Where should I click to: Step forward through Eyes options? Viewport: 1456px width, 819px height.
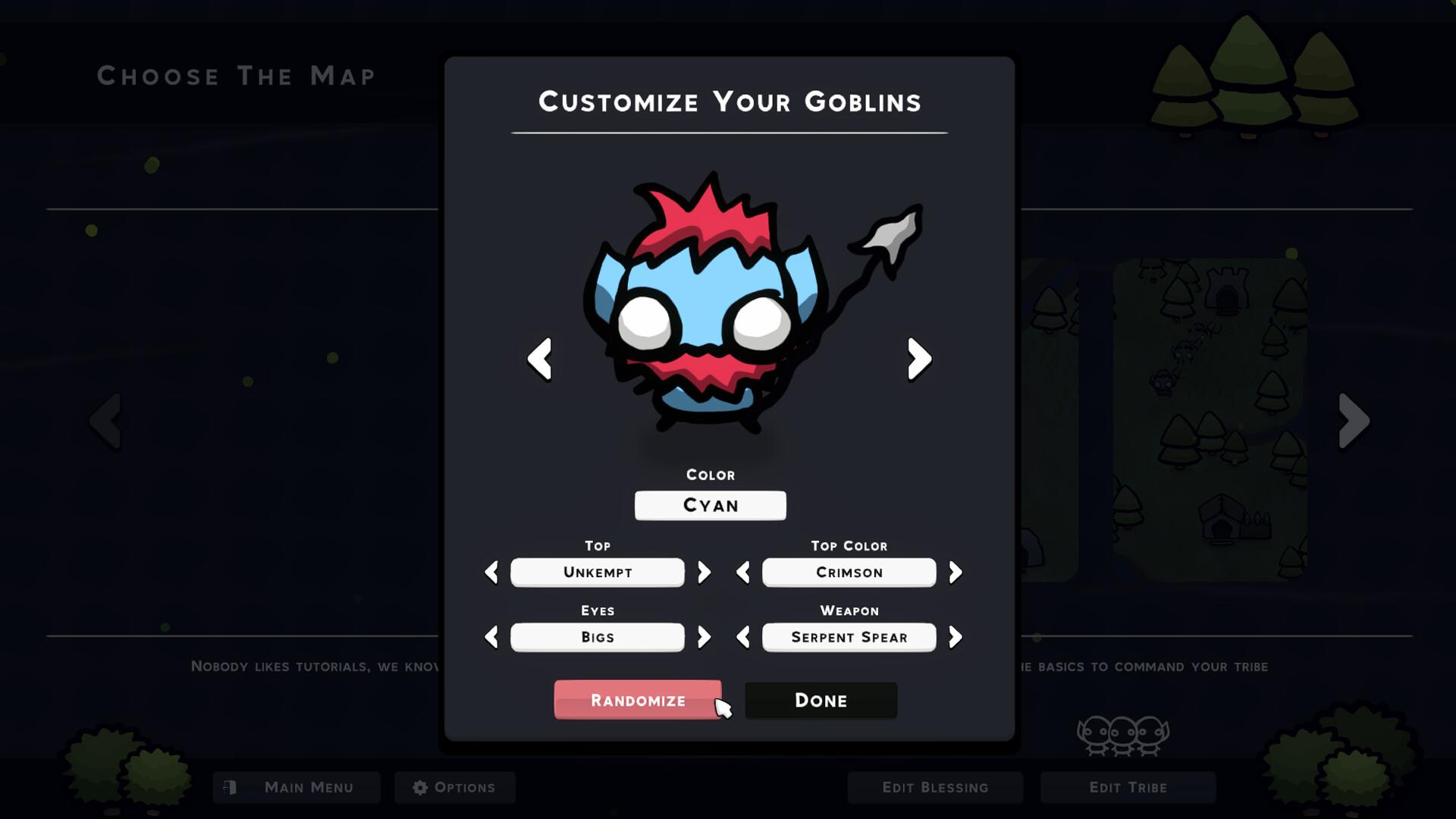pos(704,637)
